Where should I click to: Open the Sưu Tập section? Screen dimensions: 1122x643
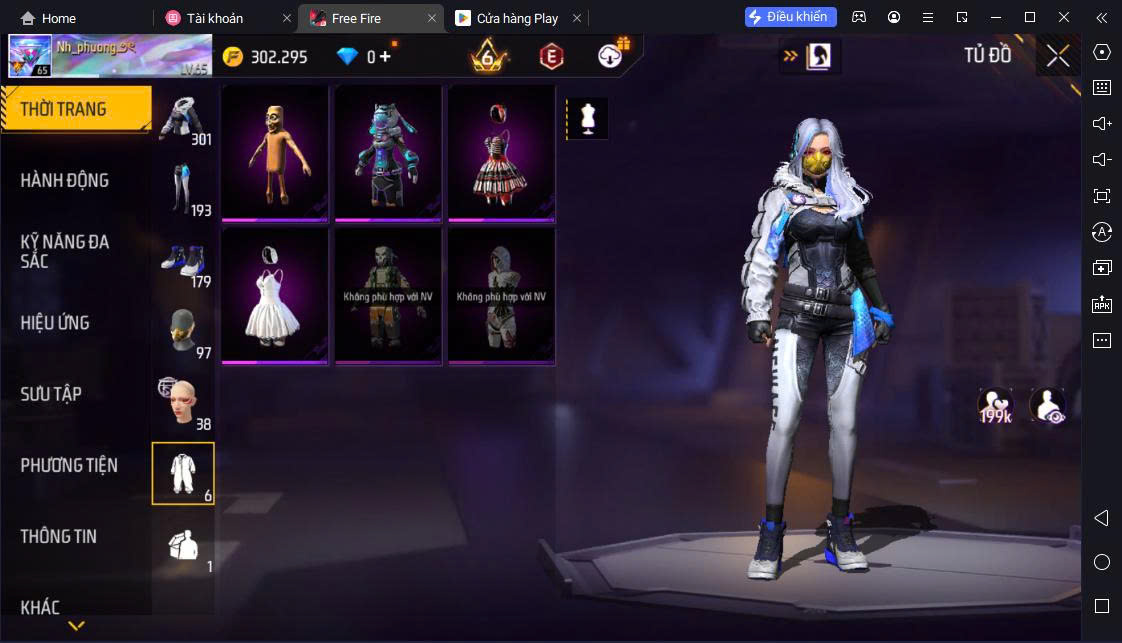(52, 394)
